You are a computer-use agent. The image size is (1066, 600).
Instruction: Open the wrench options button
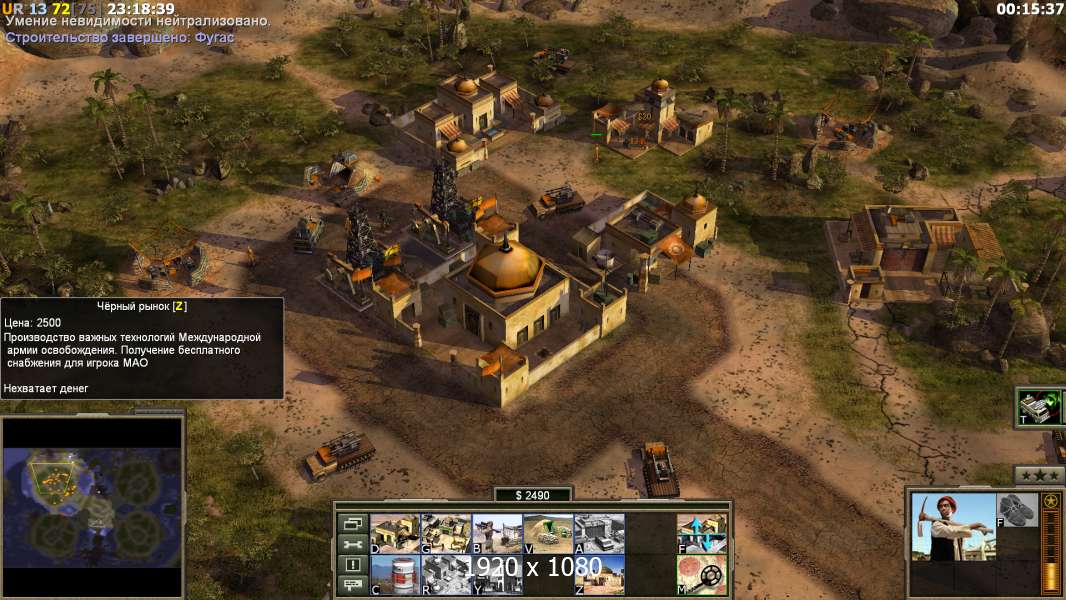point(352,544)
